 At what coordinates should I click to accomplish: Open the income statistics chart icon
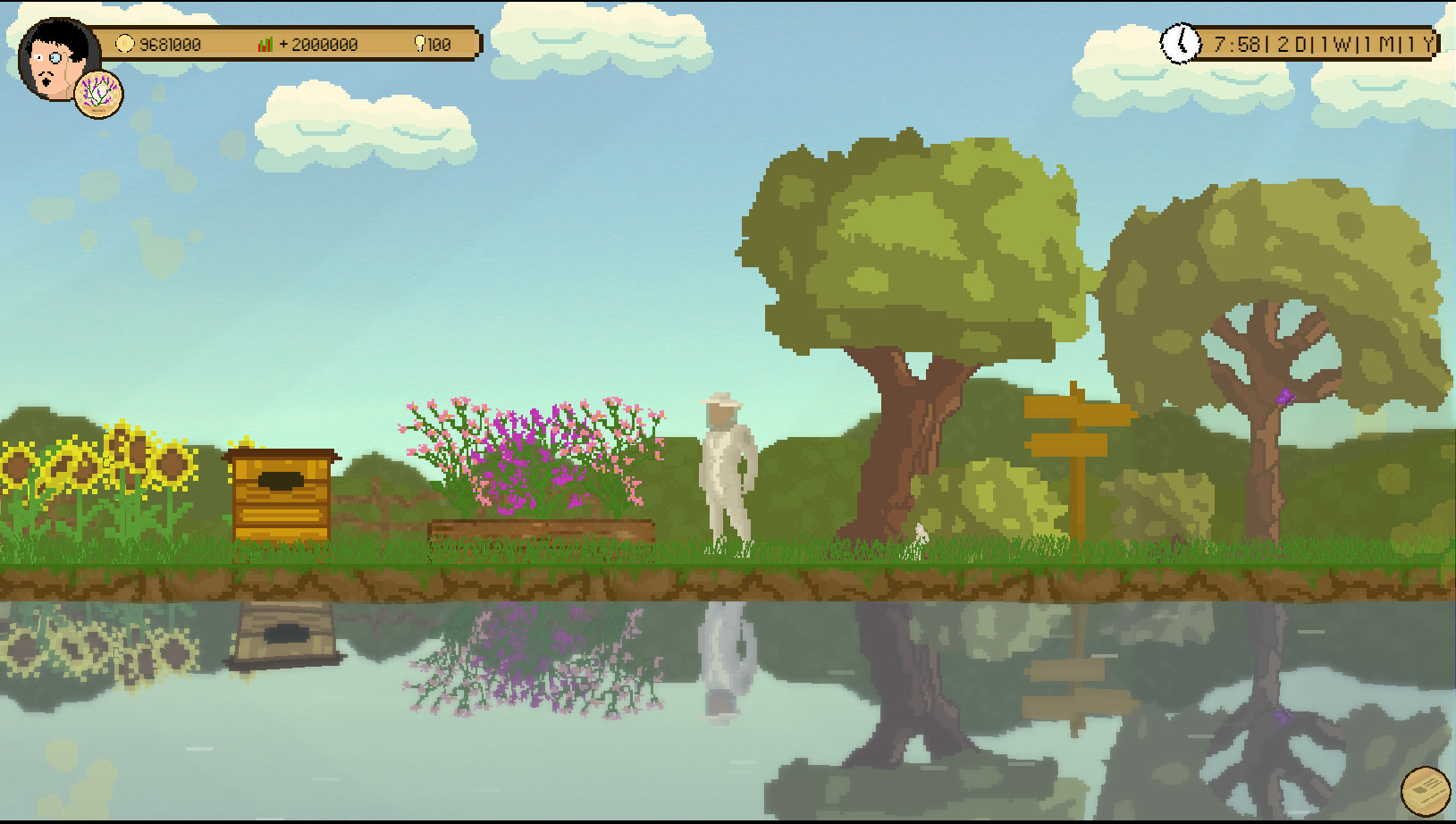(264, 43)
